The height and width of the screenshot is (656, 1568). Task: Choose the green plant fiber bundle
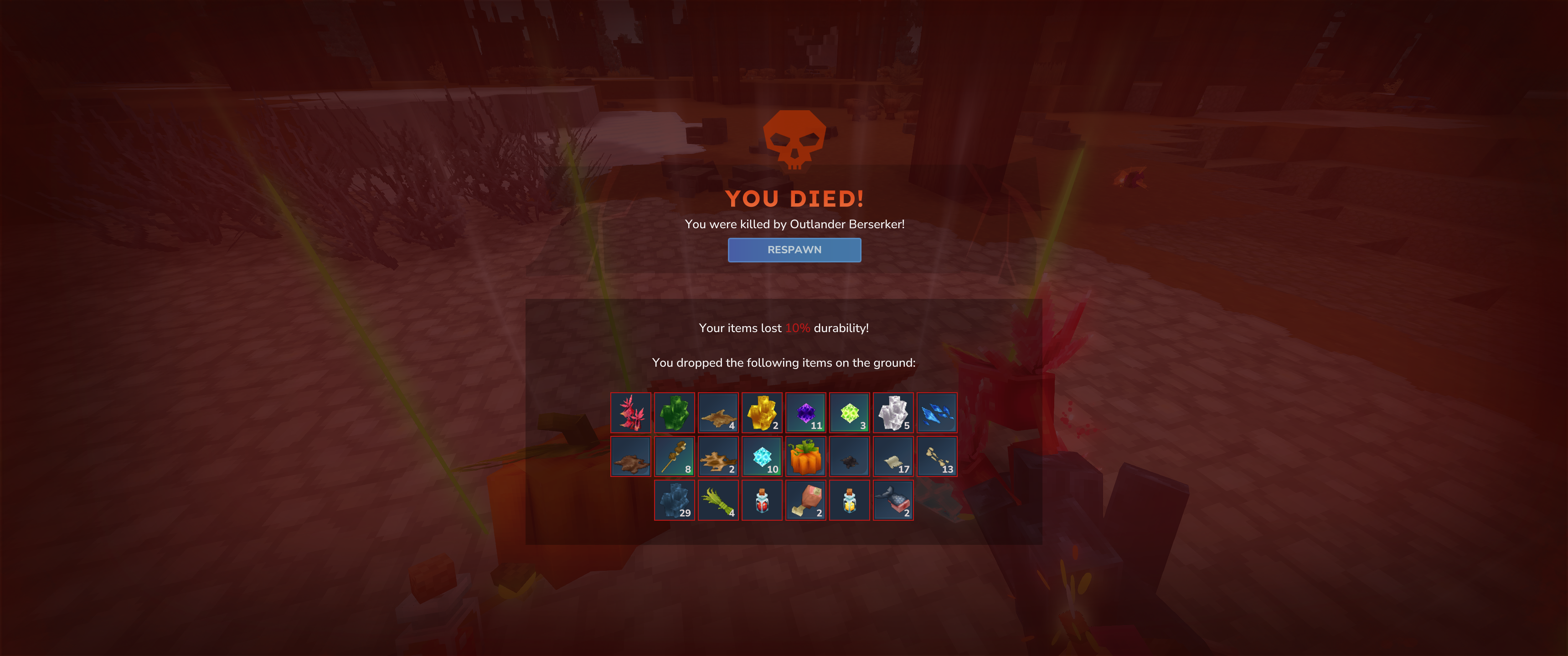pyautogui.click(x=718, y=500)
